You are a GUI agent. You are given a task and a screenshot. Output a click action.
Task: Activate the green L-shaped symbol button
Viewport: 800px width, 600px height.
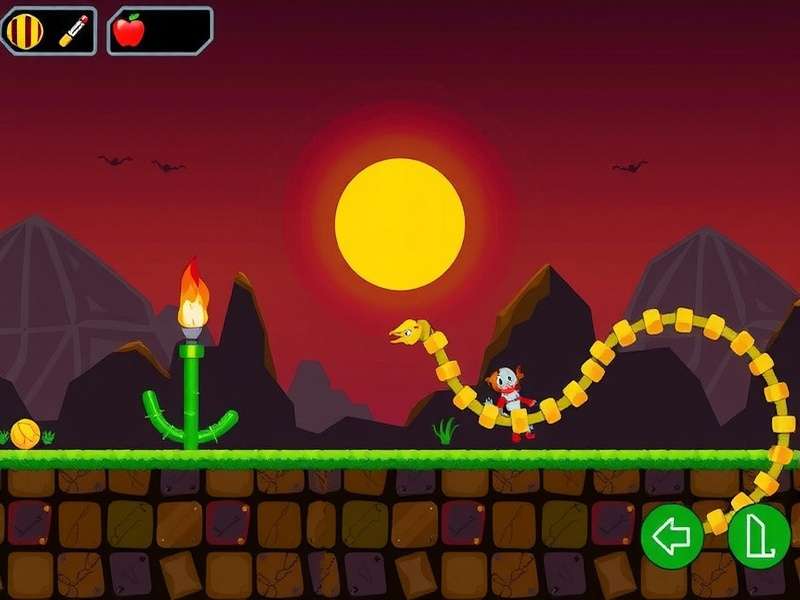[758, 537]
